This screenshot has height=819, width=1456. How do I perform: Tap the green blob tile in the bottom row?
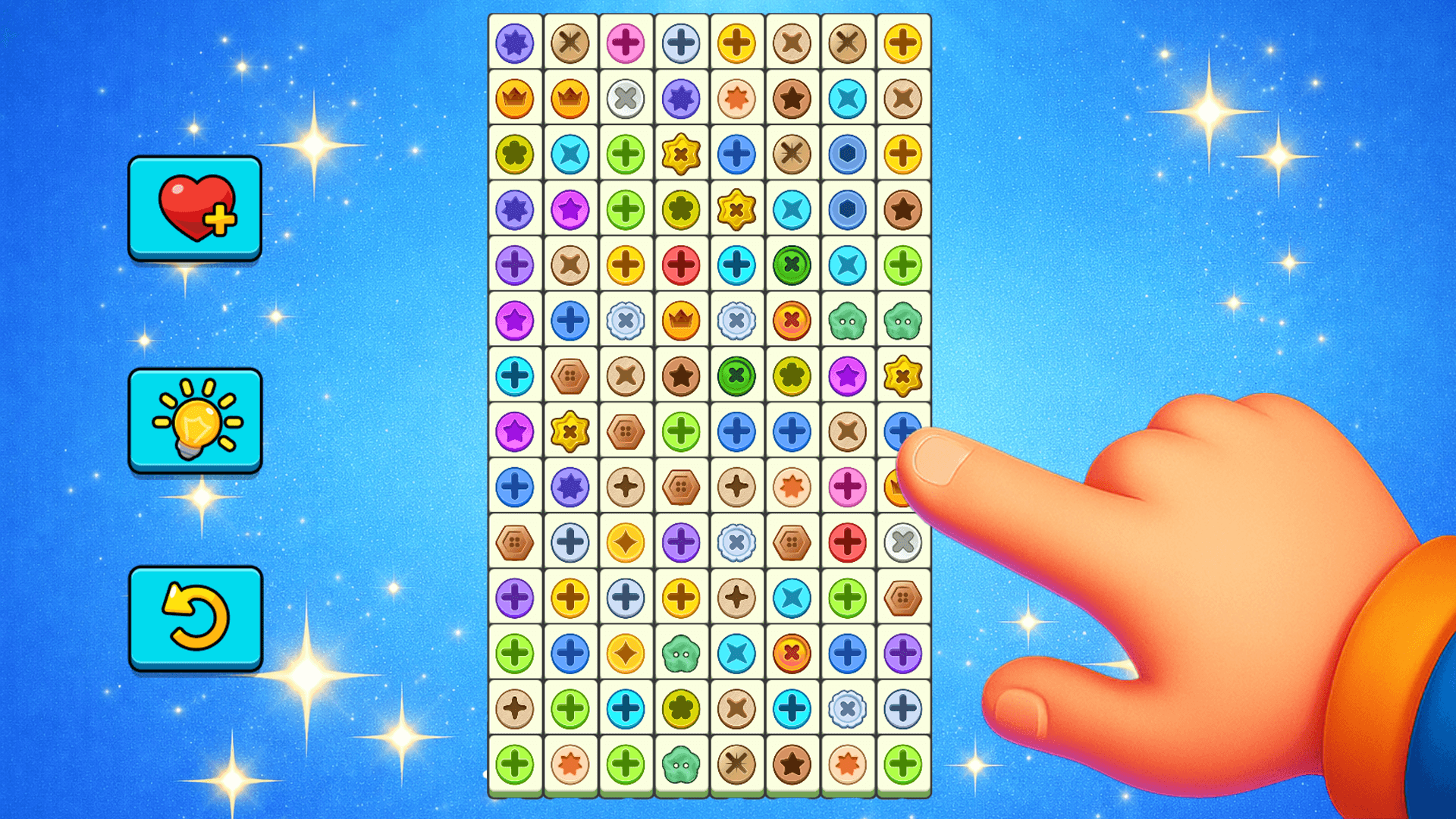680,763
